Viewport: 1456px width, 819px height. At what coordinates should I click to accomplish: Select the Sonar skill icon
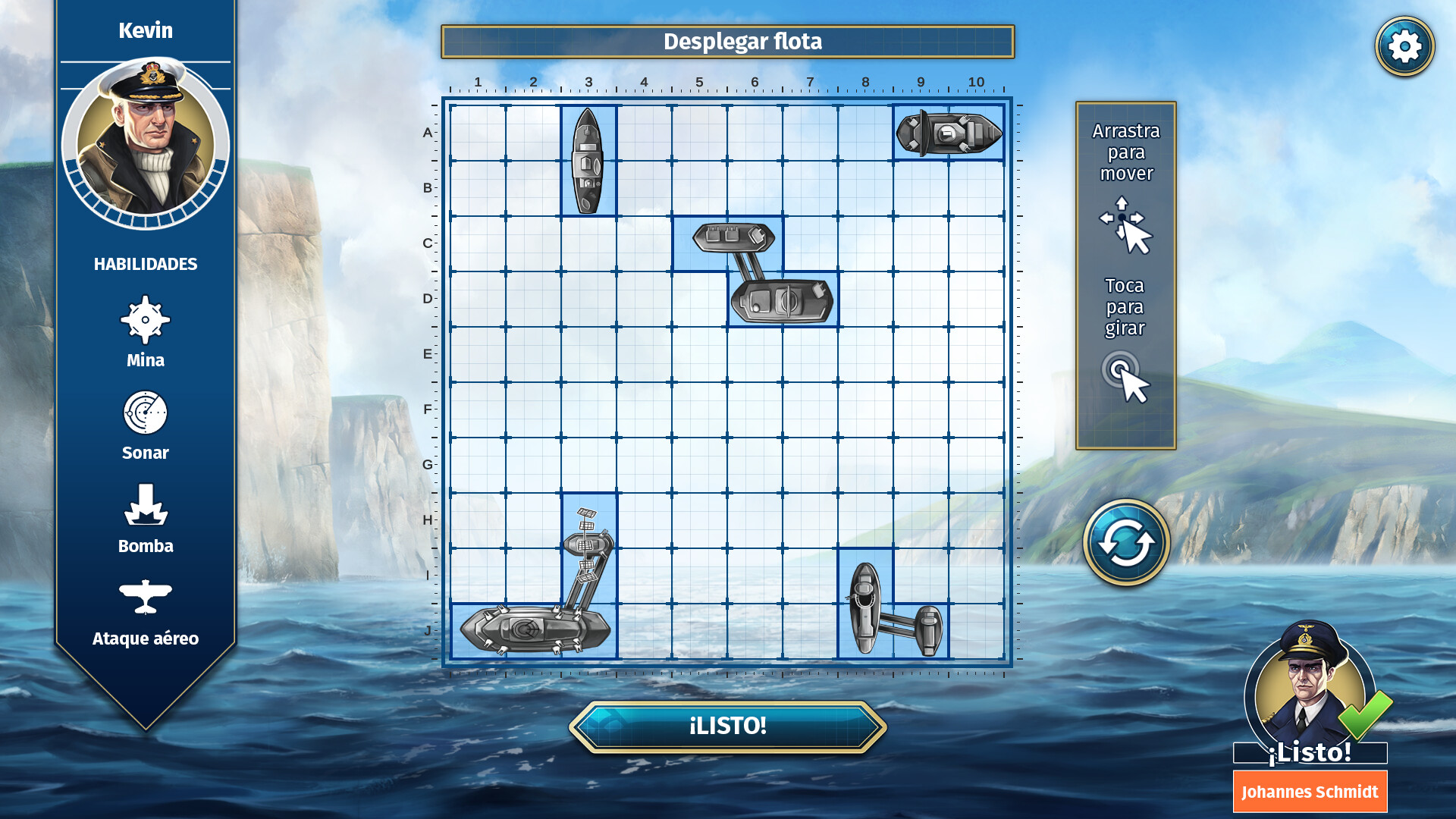point(146,414)
